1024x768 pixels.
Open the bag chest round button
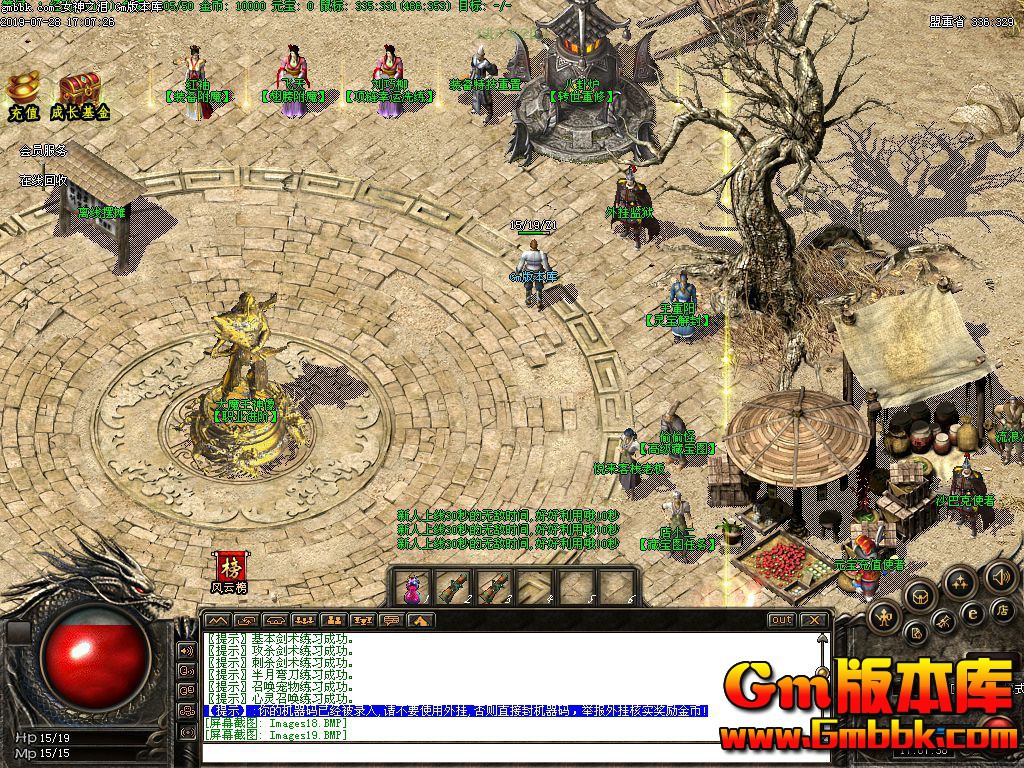pos(920,598)
